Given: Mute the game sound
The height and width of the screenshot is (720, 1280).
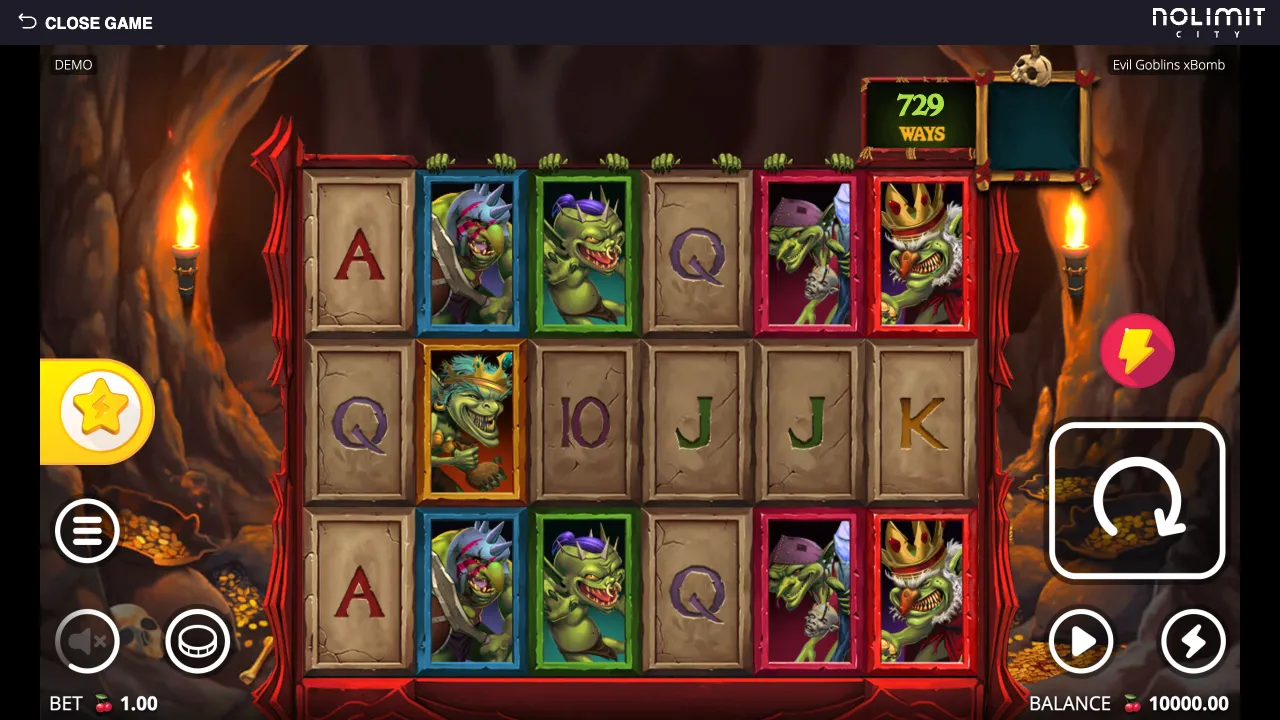Looking at the screenshot, I should pos(87,641).
